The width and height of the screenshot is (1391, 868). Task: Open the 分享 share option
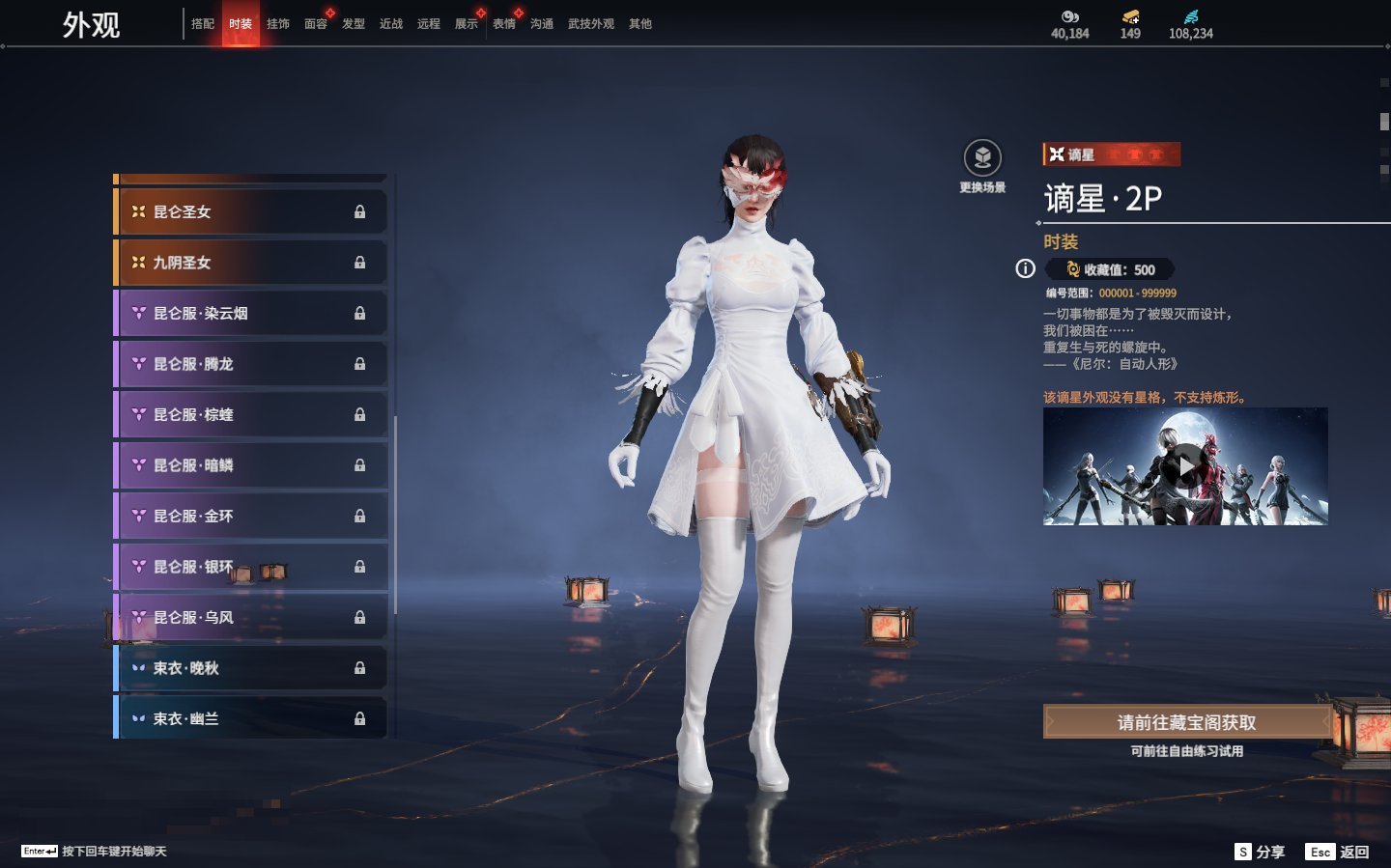[1261, 852]
